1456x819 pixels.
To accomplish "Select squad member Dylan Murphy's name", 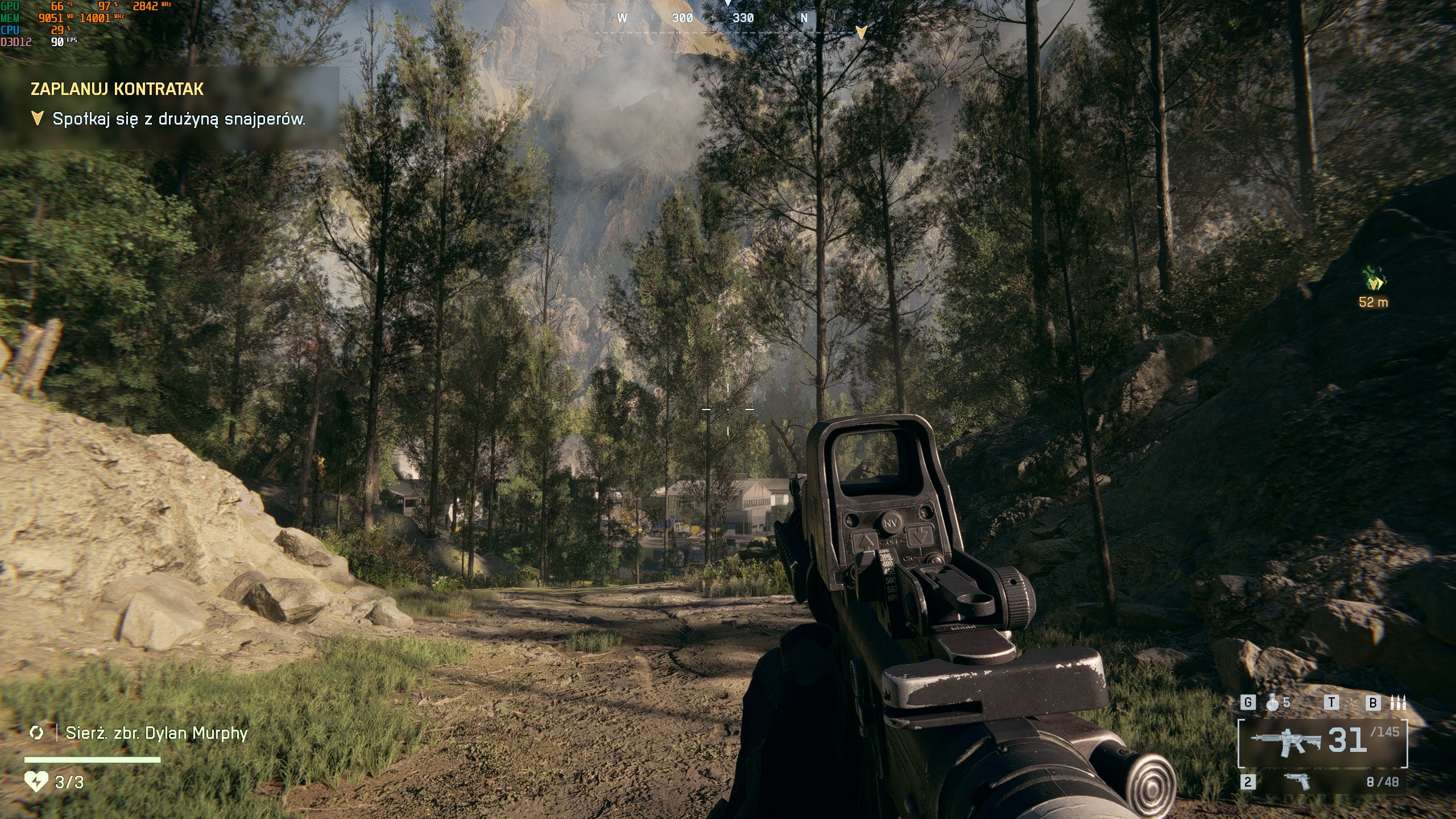I will coord(156,733).
